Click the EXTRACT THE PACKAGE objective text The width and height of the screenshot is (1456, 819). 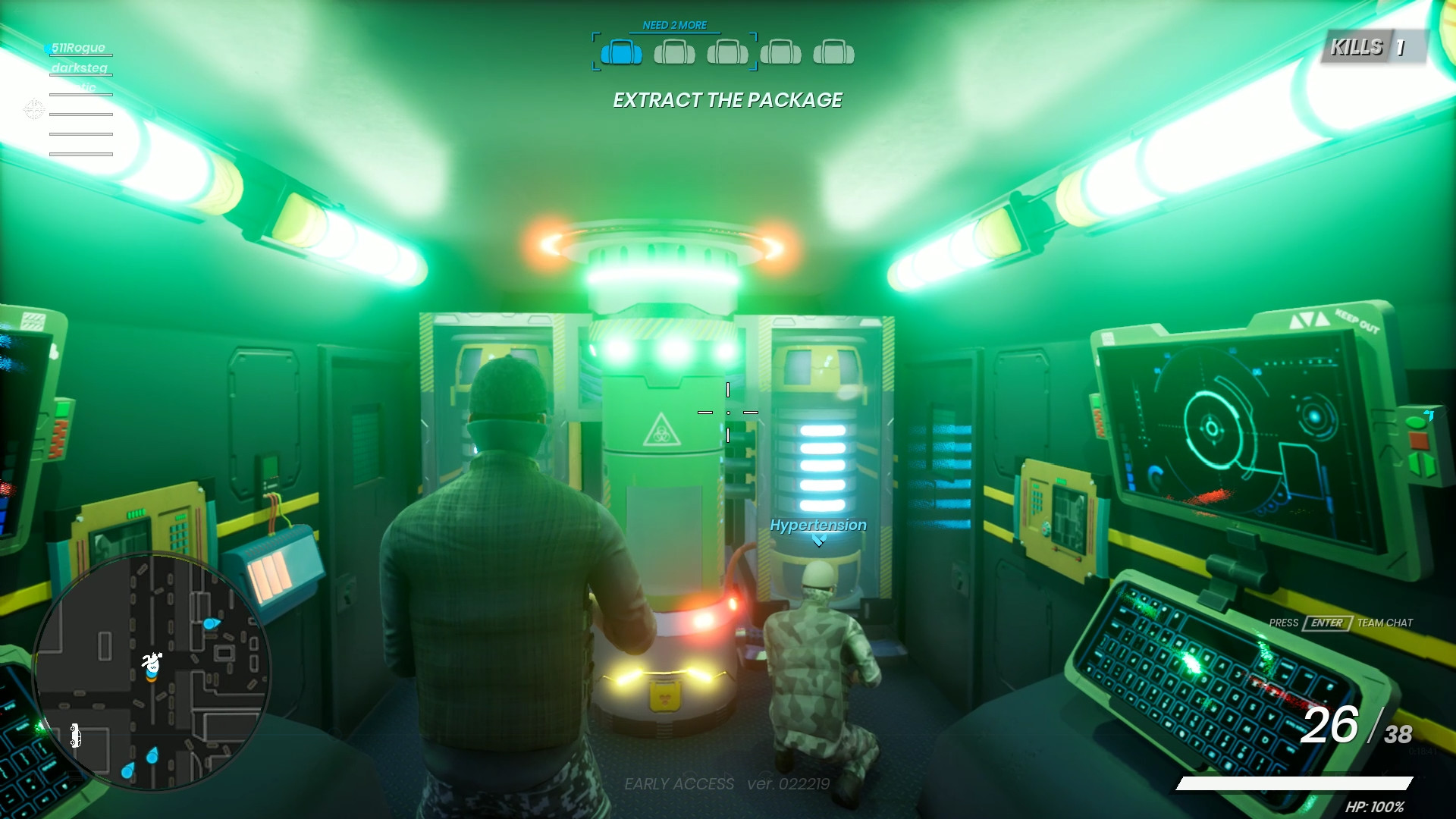[726, 99]
